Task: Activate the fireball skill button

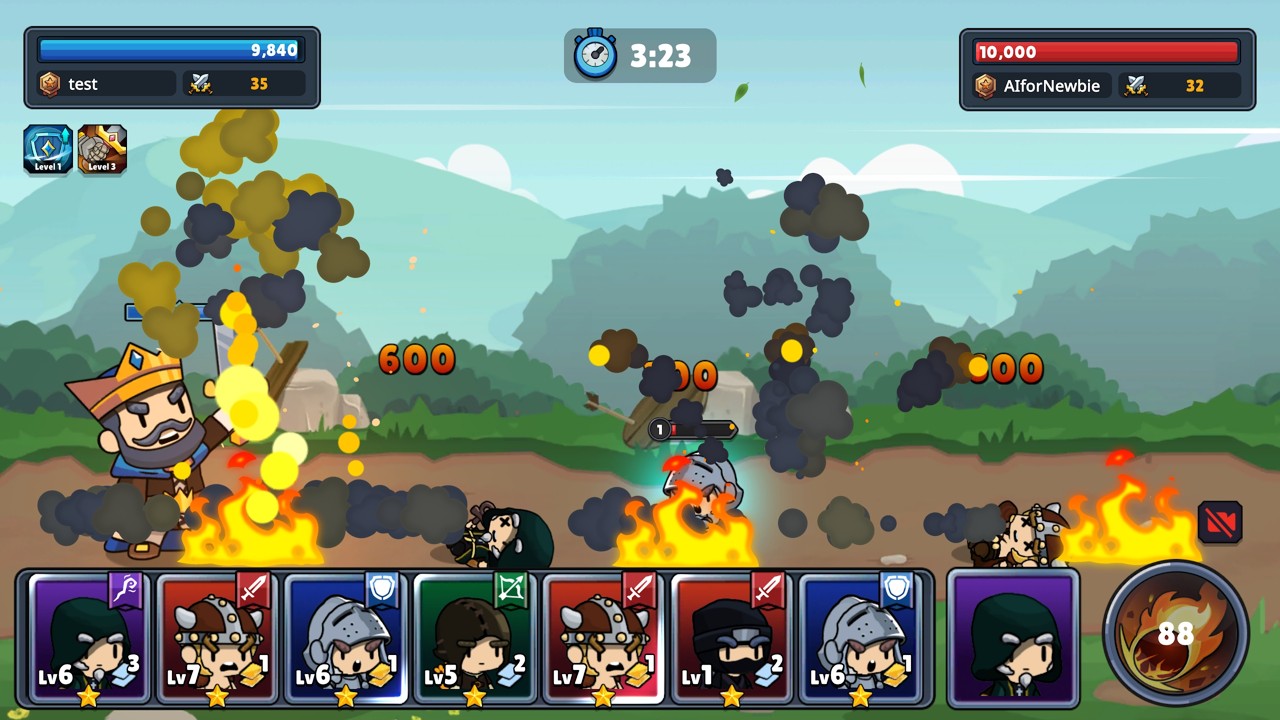Action: point(1176,633)
